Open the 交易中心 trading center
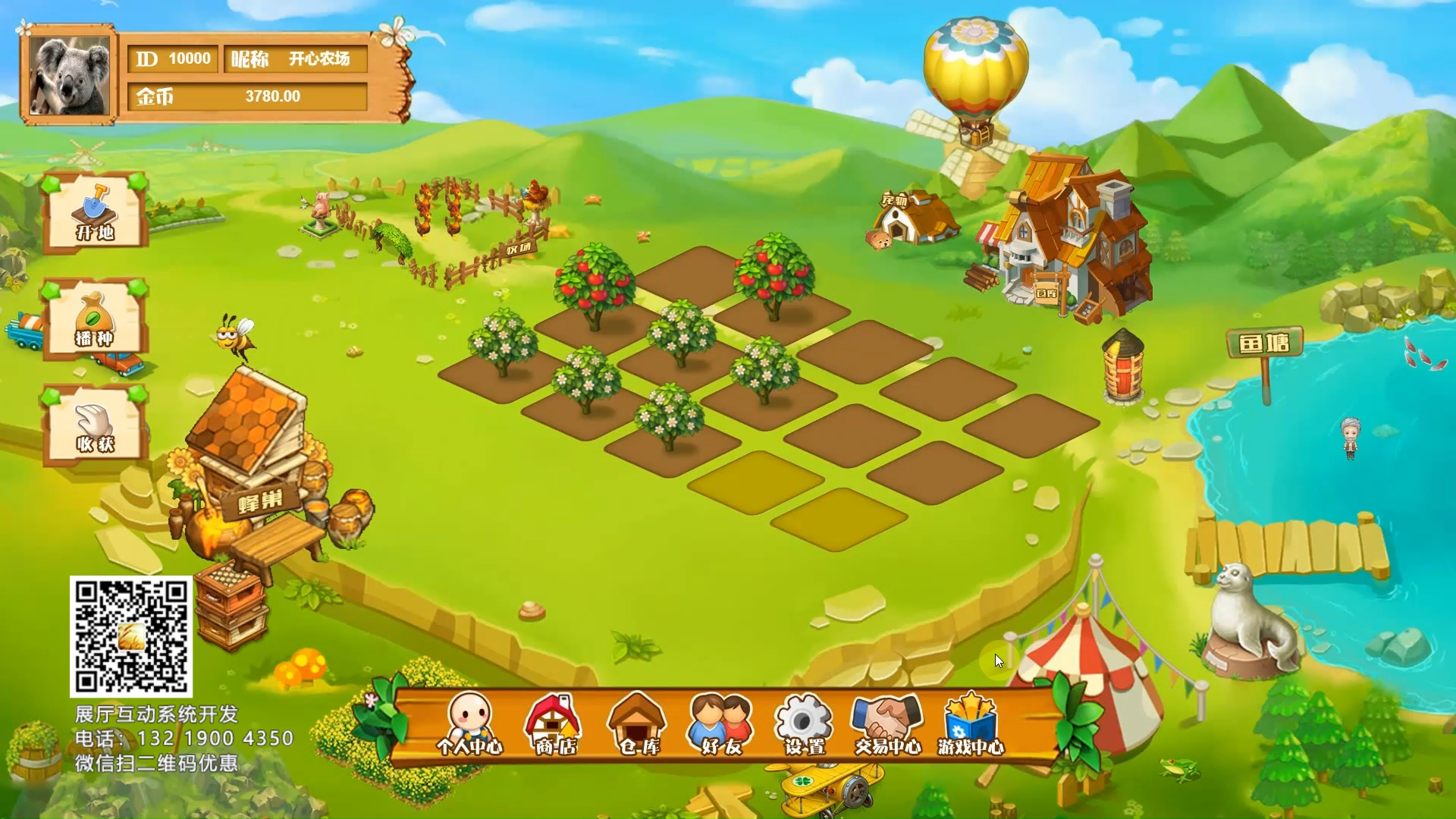Image resolution: width=1456 pixels, height=819 pixels. click(887, 724)
